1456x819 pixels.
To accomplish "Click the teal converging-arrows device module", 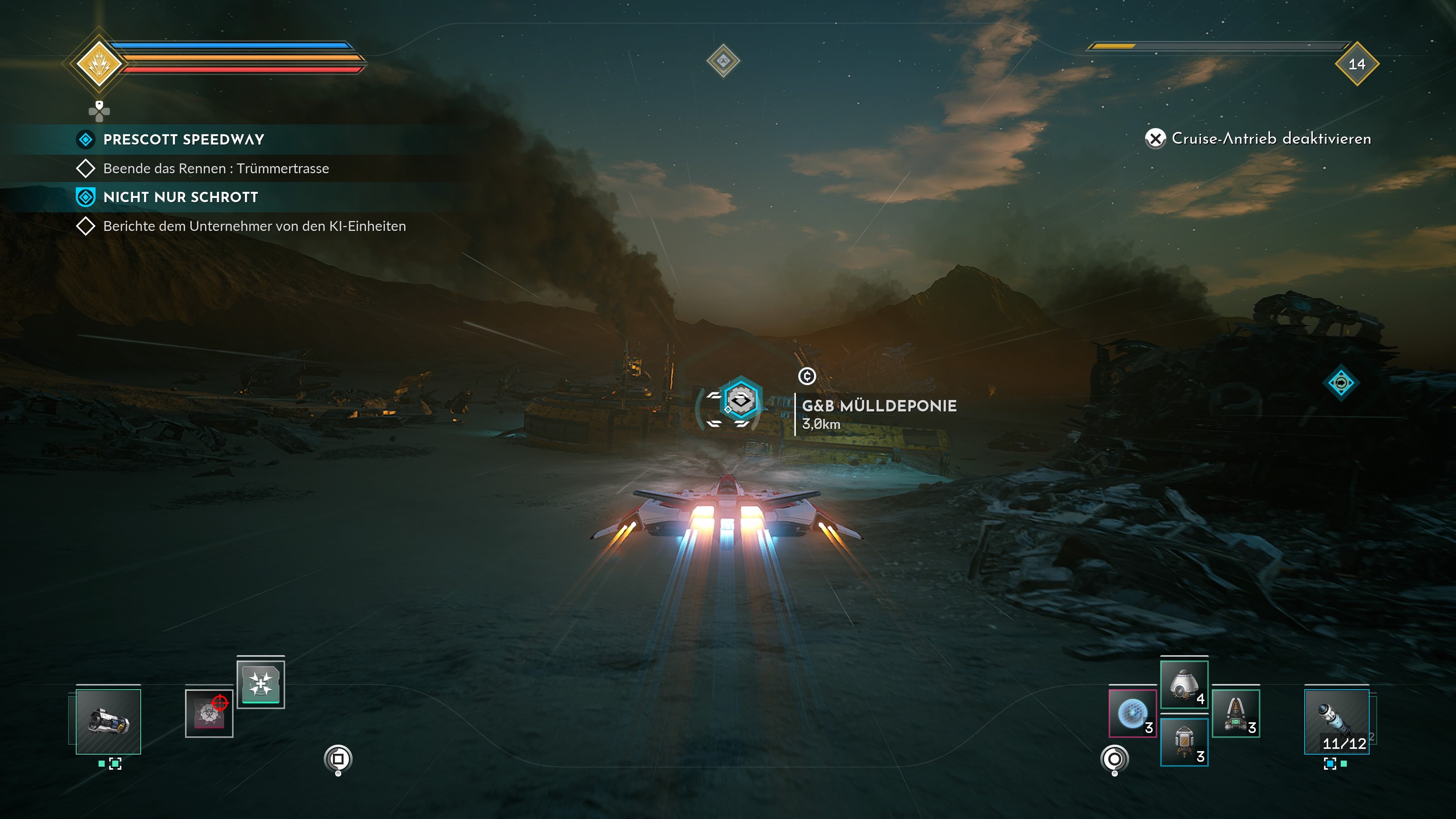I will [261, 684].
